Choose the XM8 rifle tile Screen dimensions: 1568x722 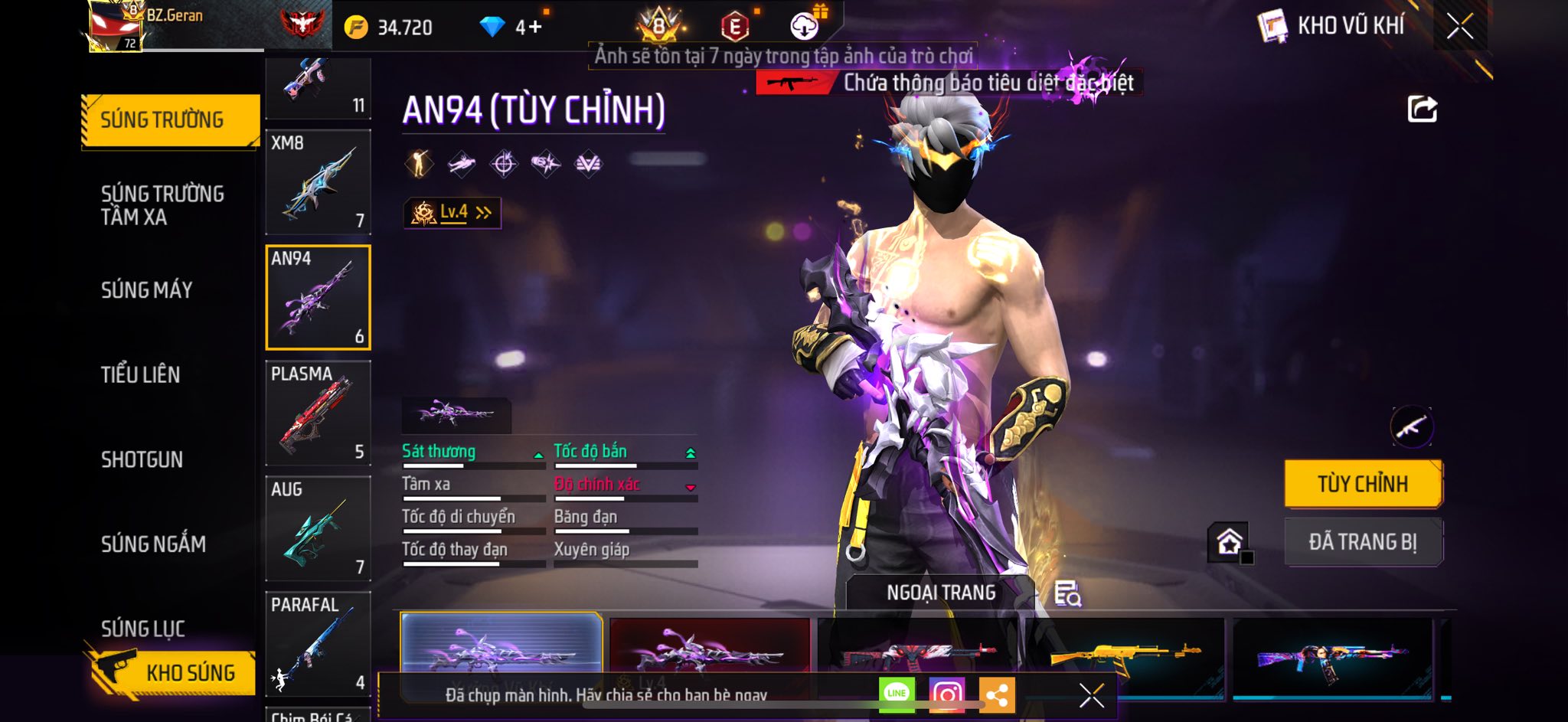click(318, 182)
